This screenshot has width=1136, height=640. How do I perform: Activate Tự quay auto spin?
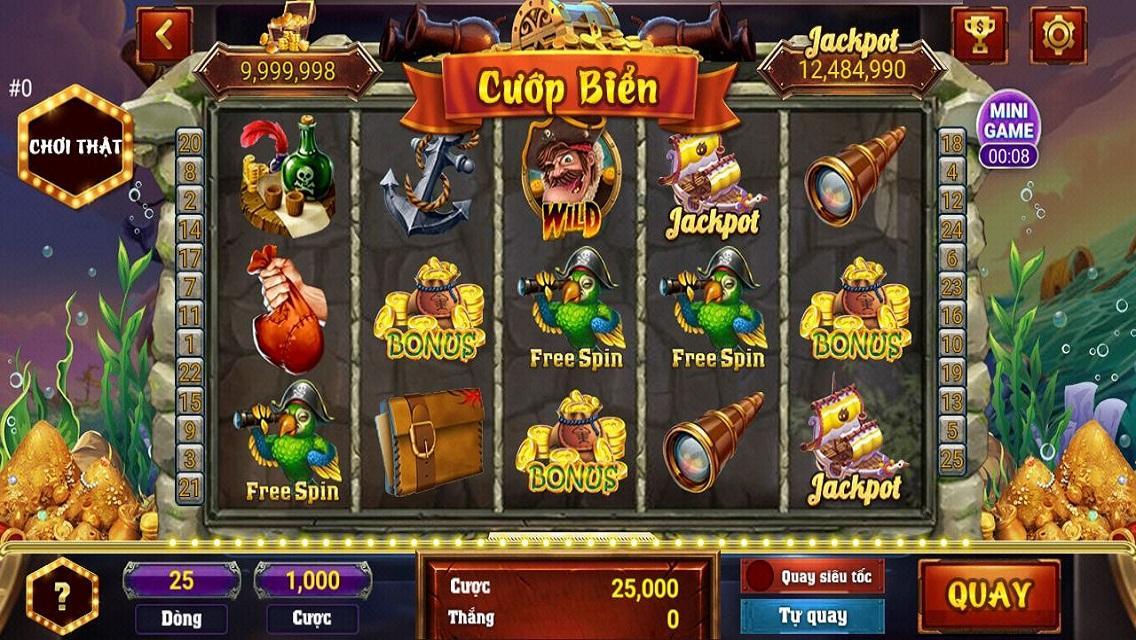coord(812,616)
